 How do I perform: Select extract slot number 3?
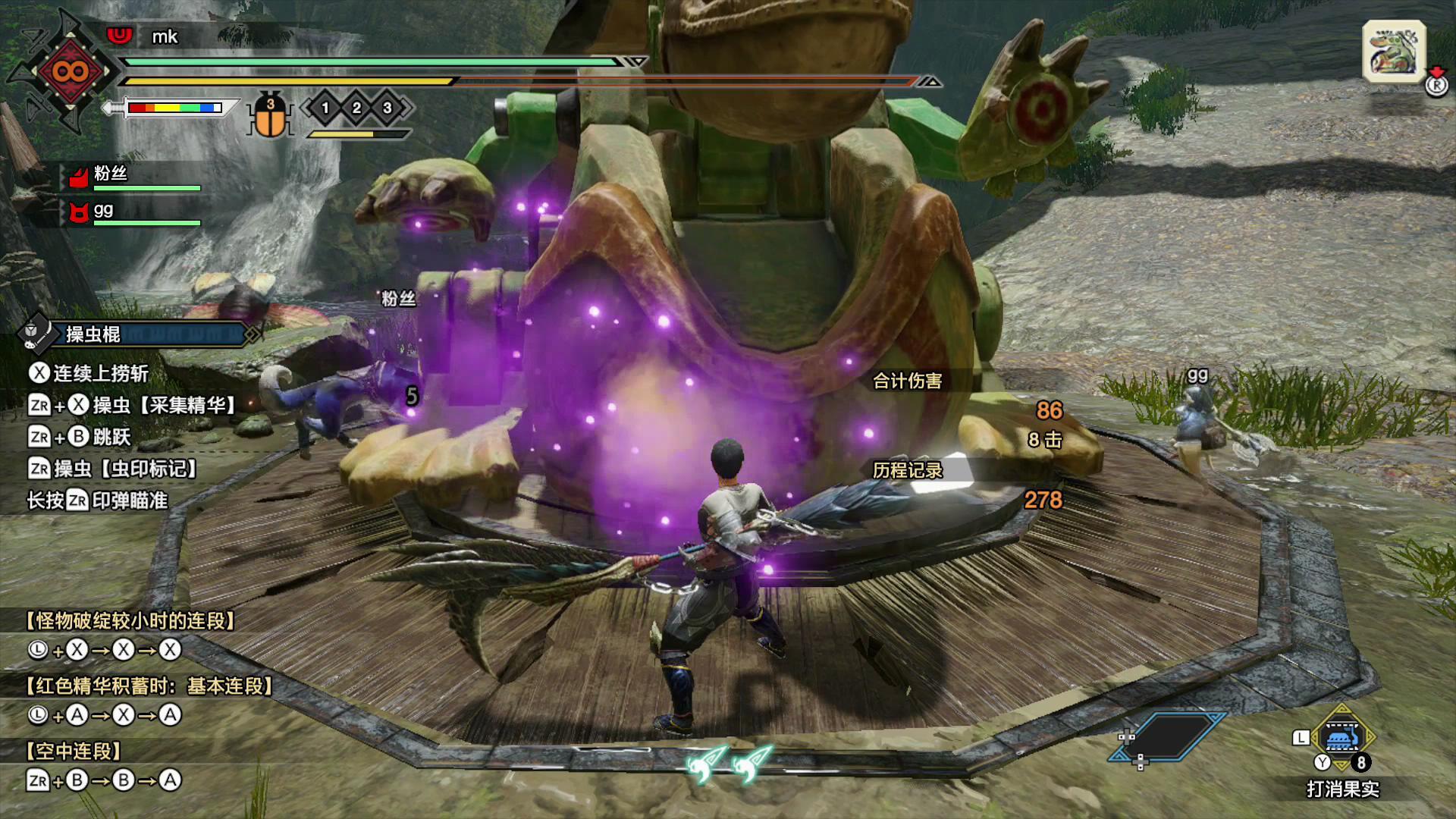pos(388,108)
